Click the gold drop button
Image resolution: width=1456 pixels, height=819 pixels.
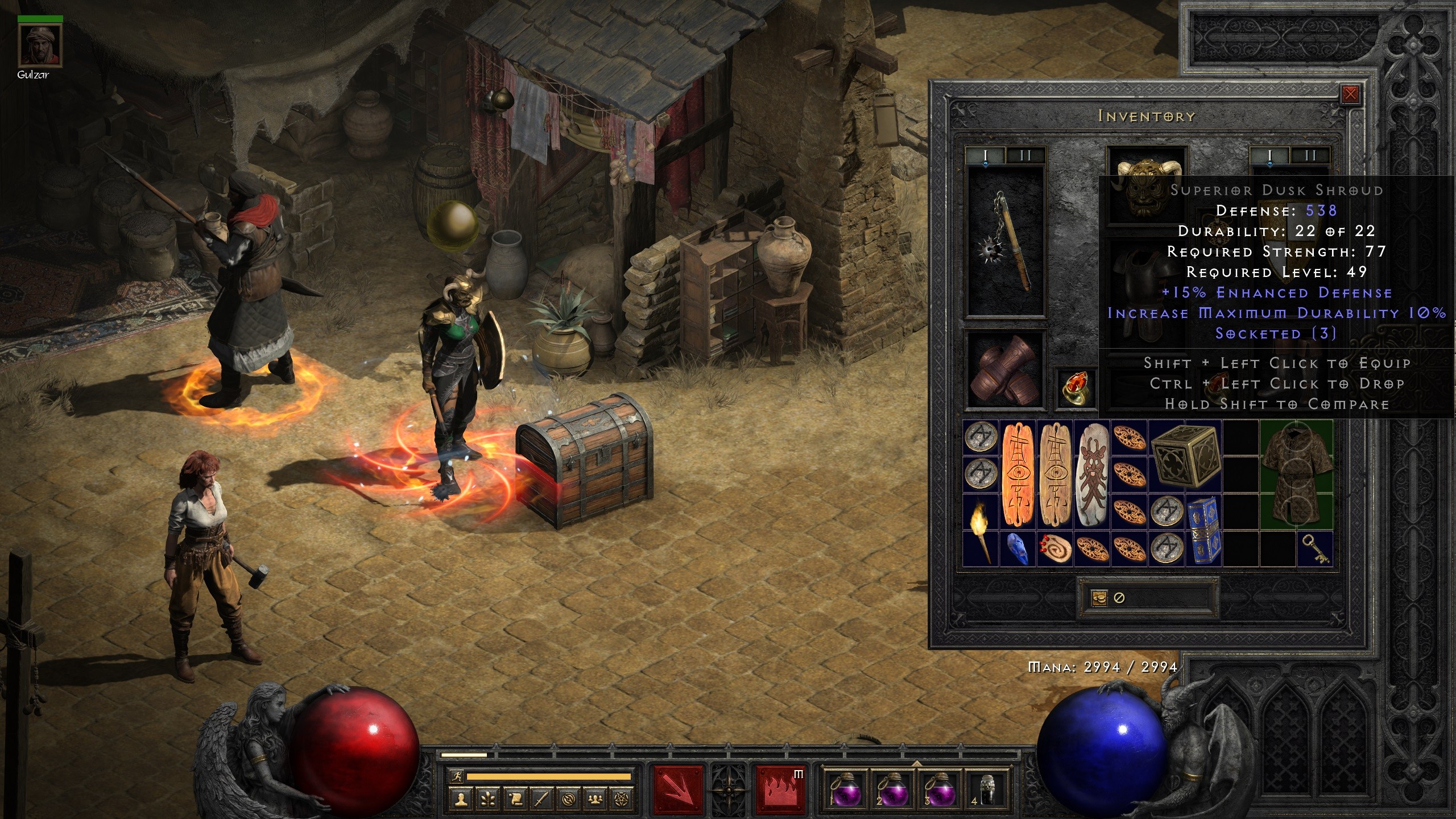click(1099, 598)
